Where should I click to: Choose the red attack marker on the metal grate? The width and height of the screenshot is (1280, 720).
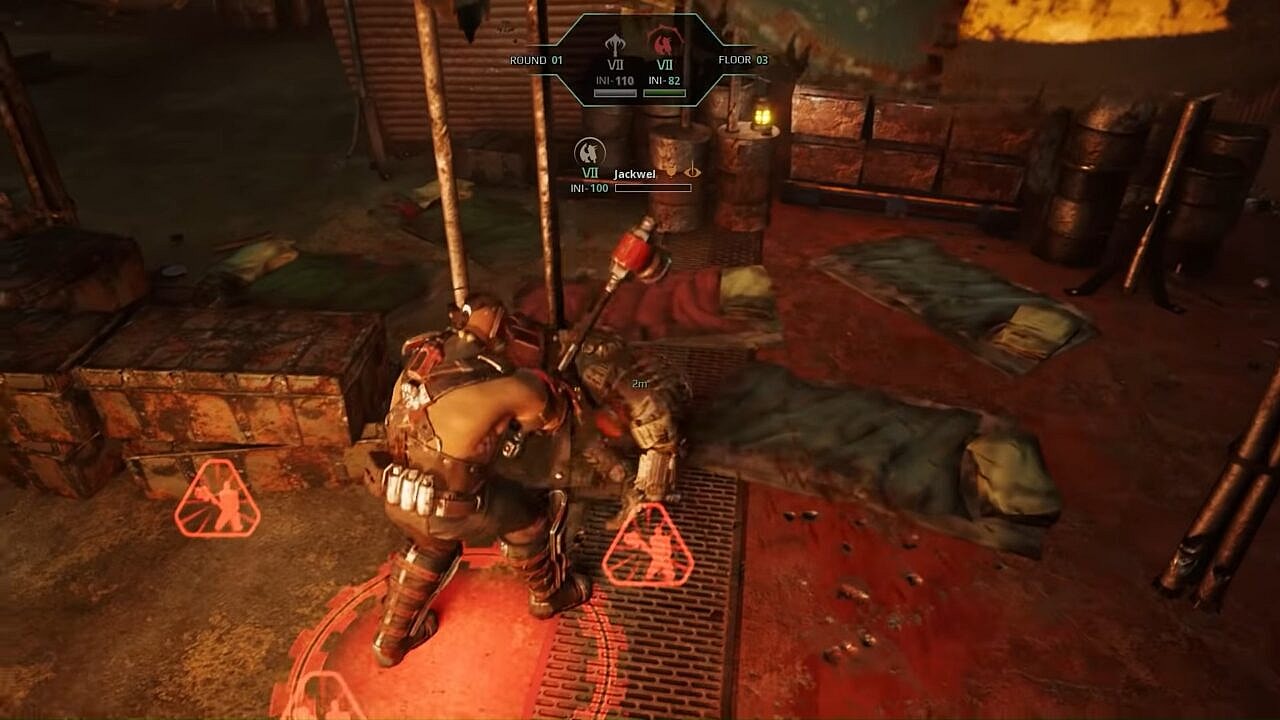coord(649,545)
